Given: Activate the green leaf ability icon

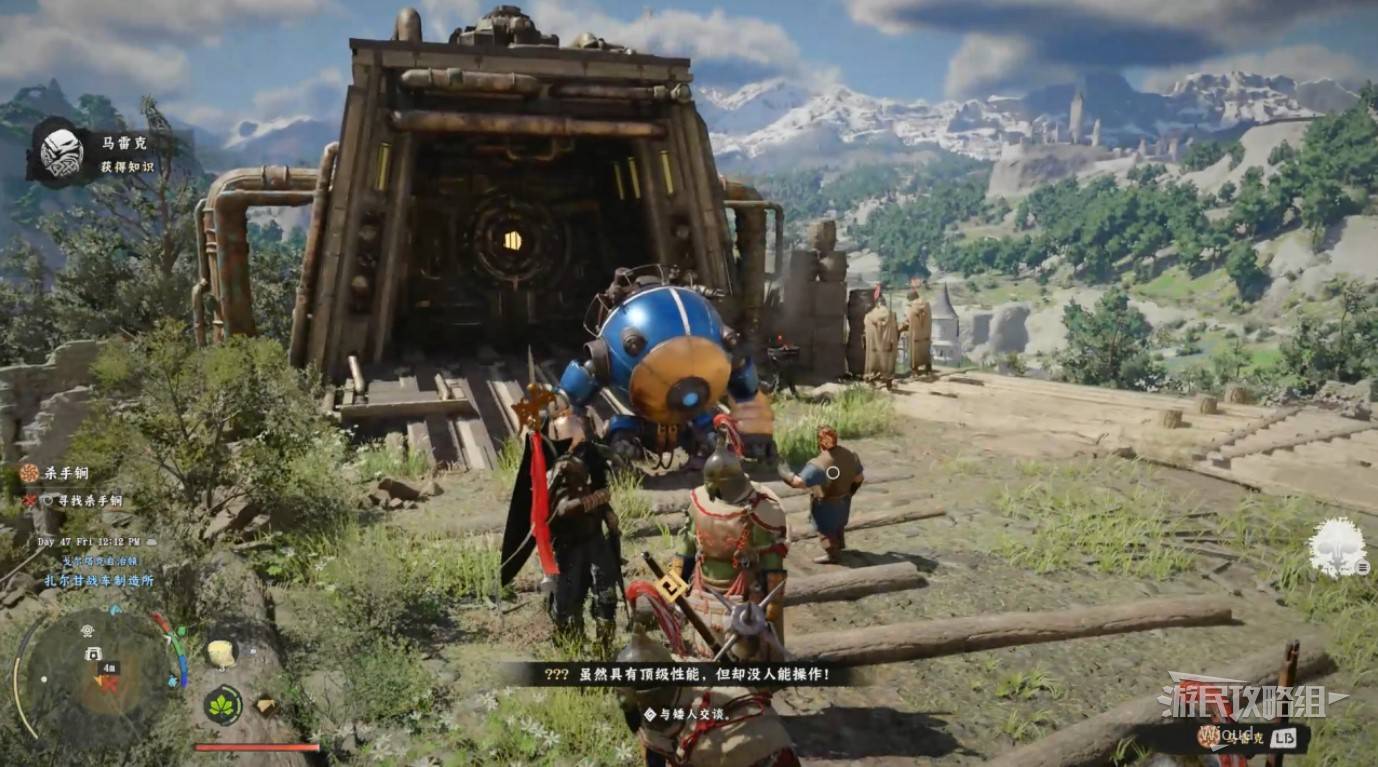Looking at the screenshot, I should [x=222, y=705].
